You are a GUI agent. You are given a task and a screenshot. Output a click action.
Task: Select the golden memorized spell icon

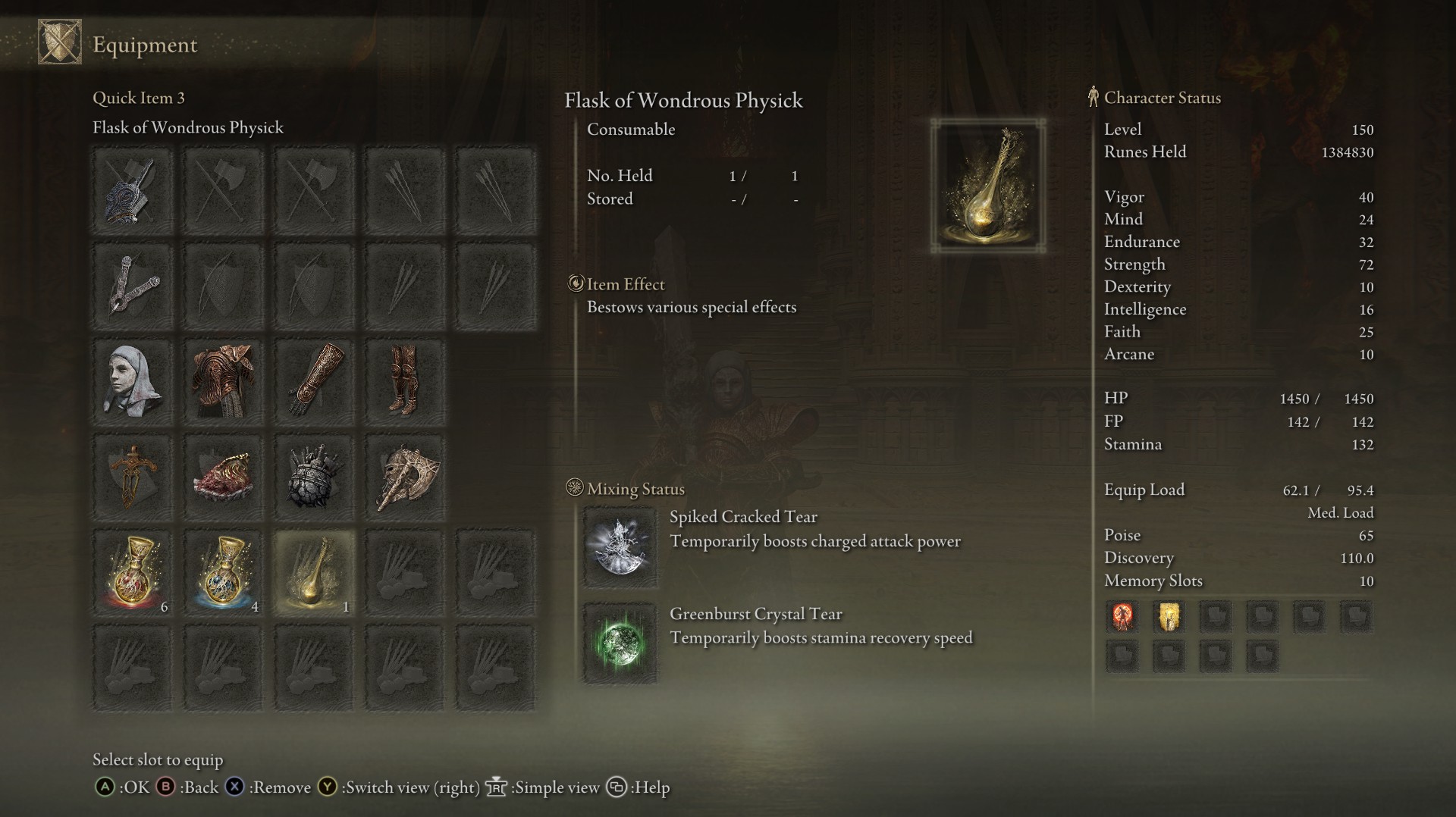point(1169,616)
